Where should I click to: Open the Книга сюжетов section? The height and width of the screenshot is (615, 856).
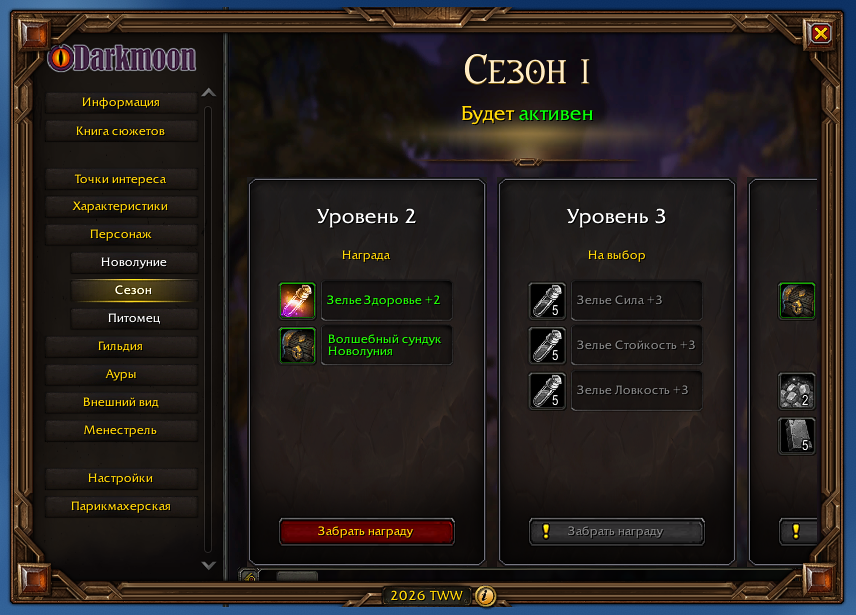tap(121, 131)
